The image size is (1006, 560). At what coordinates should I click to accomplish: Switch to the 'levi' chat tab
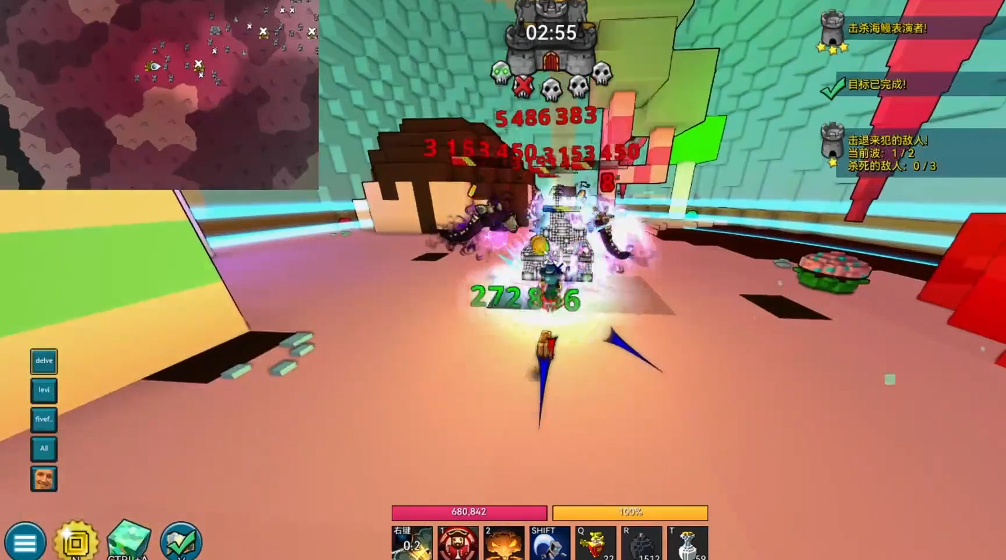[x=44, y=390]
